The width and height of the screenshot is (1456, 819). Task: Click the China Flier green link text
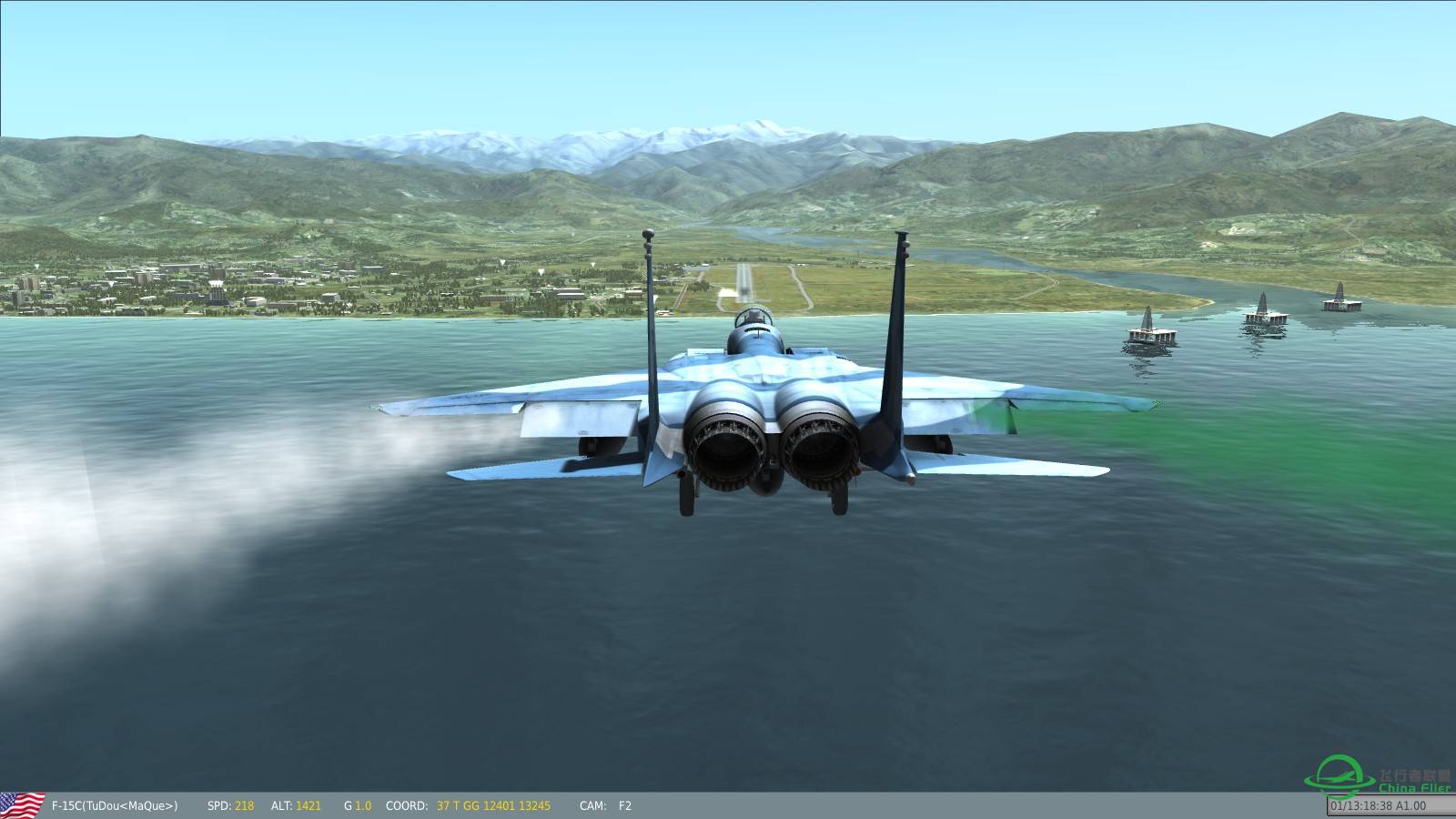coord(1414,787)
